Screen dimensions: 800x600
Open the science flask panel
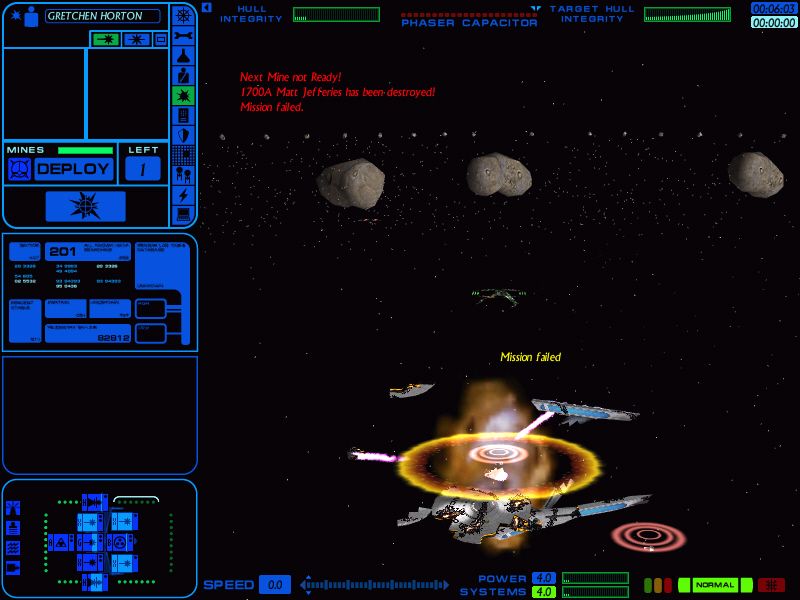click(x=184, y=56)
